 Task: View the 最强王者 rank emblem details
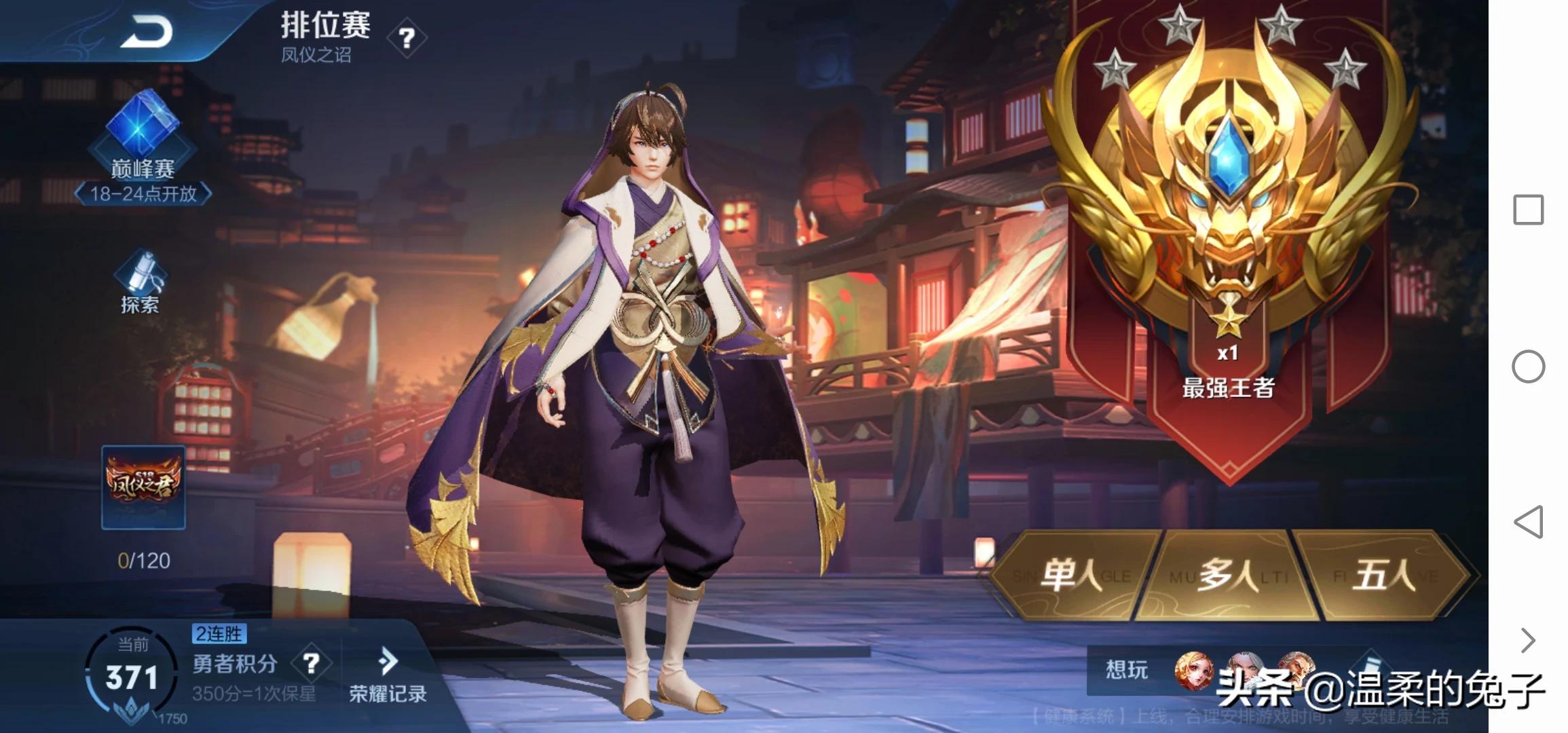[x=1227, y=204]
